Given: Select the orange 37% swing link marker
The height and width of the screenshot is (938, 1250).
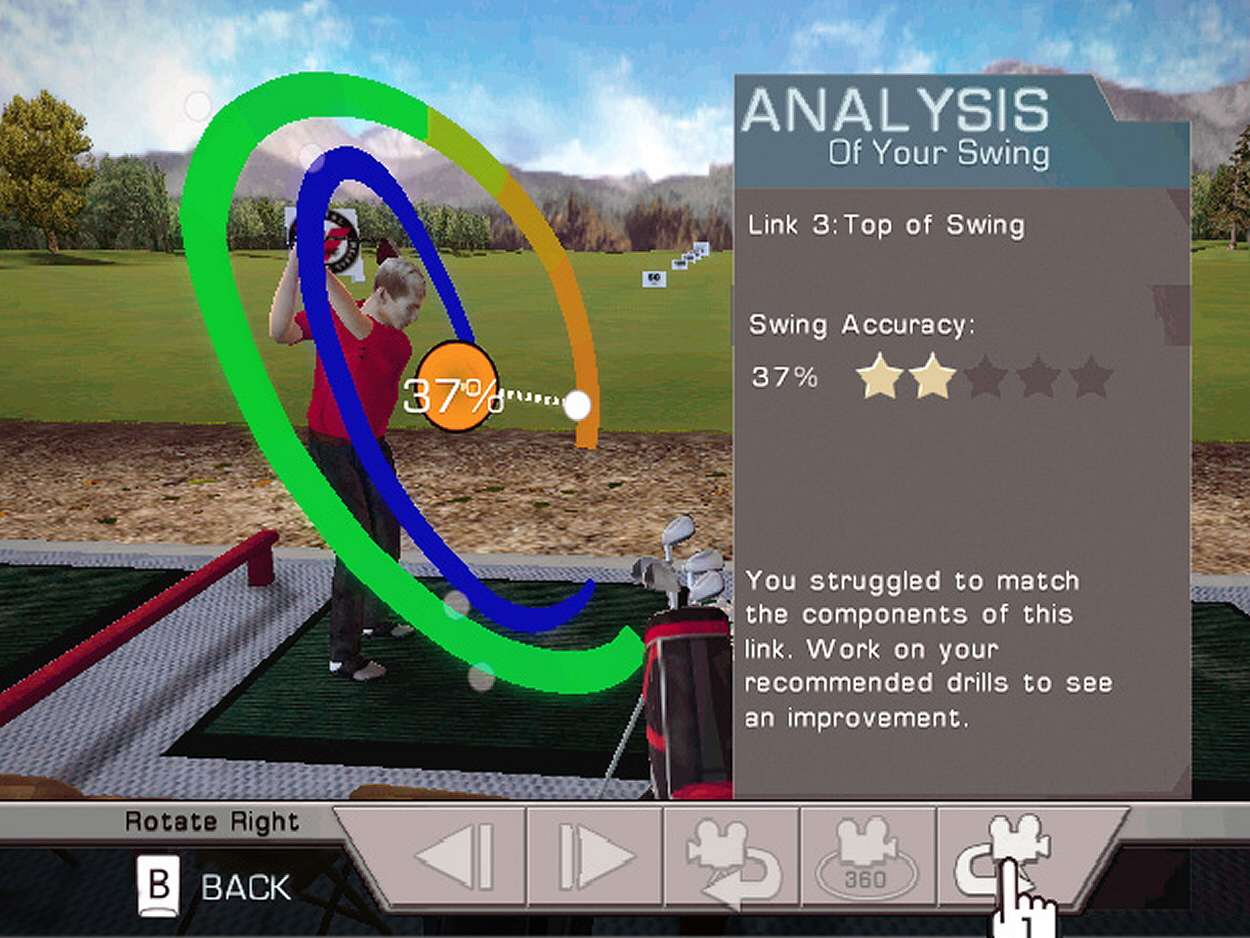Looking at the screenshot, I should [455, 387].
